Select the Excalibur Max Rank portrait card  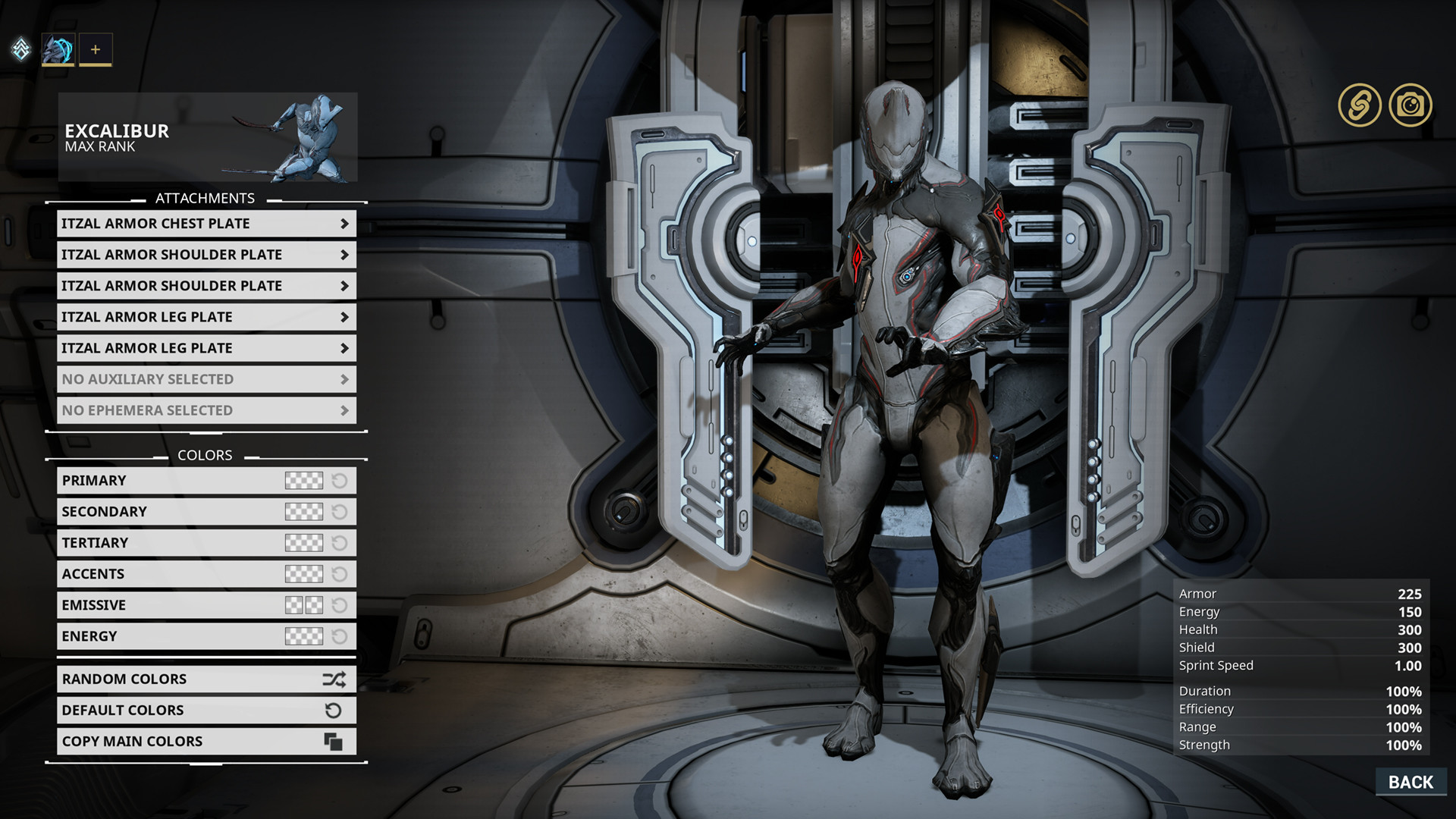pos(207,137)
